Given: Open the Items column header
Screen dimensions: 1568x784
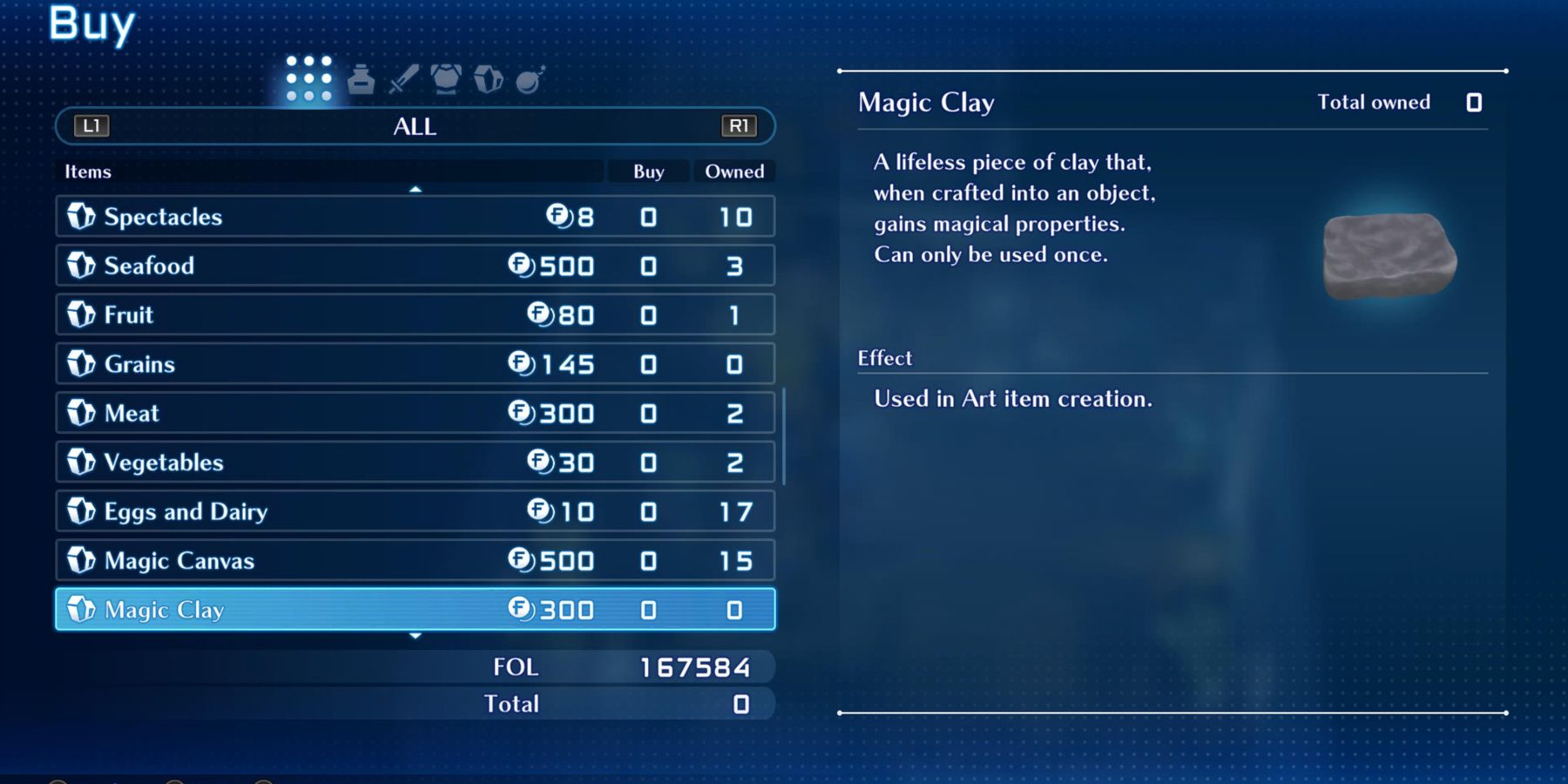Looking at the screenshot, I should coord(88,172).
